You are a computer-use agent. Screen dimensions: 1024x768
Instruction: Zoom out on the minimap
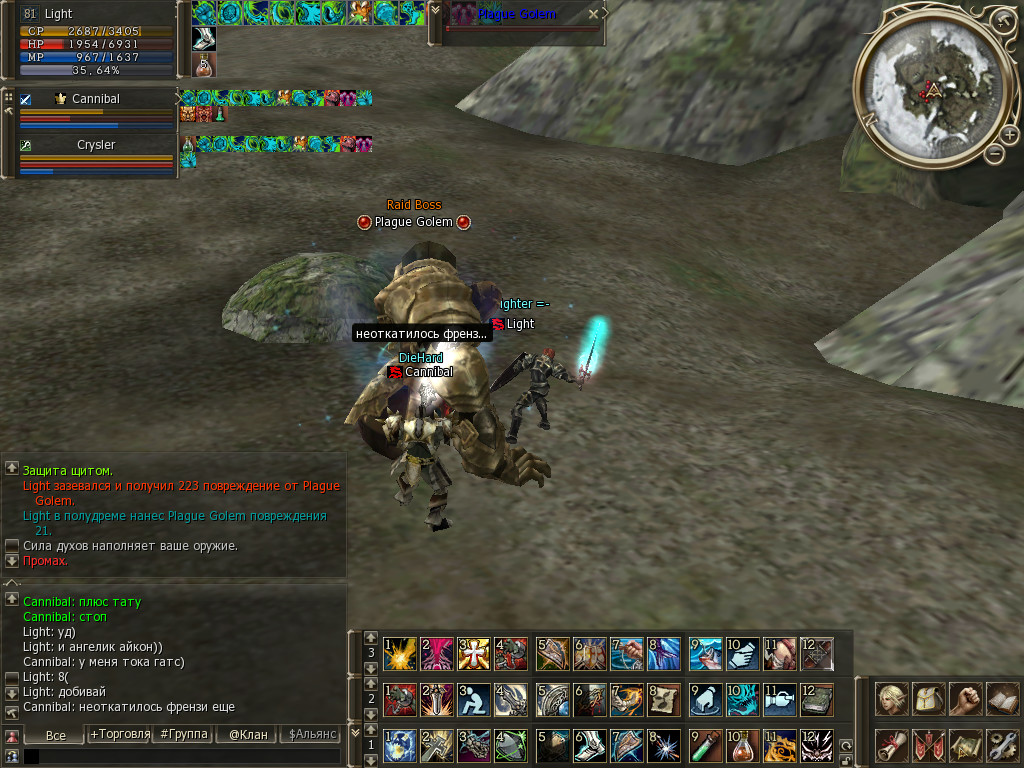pos(994,154)
